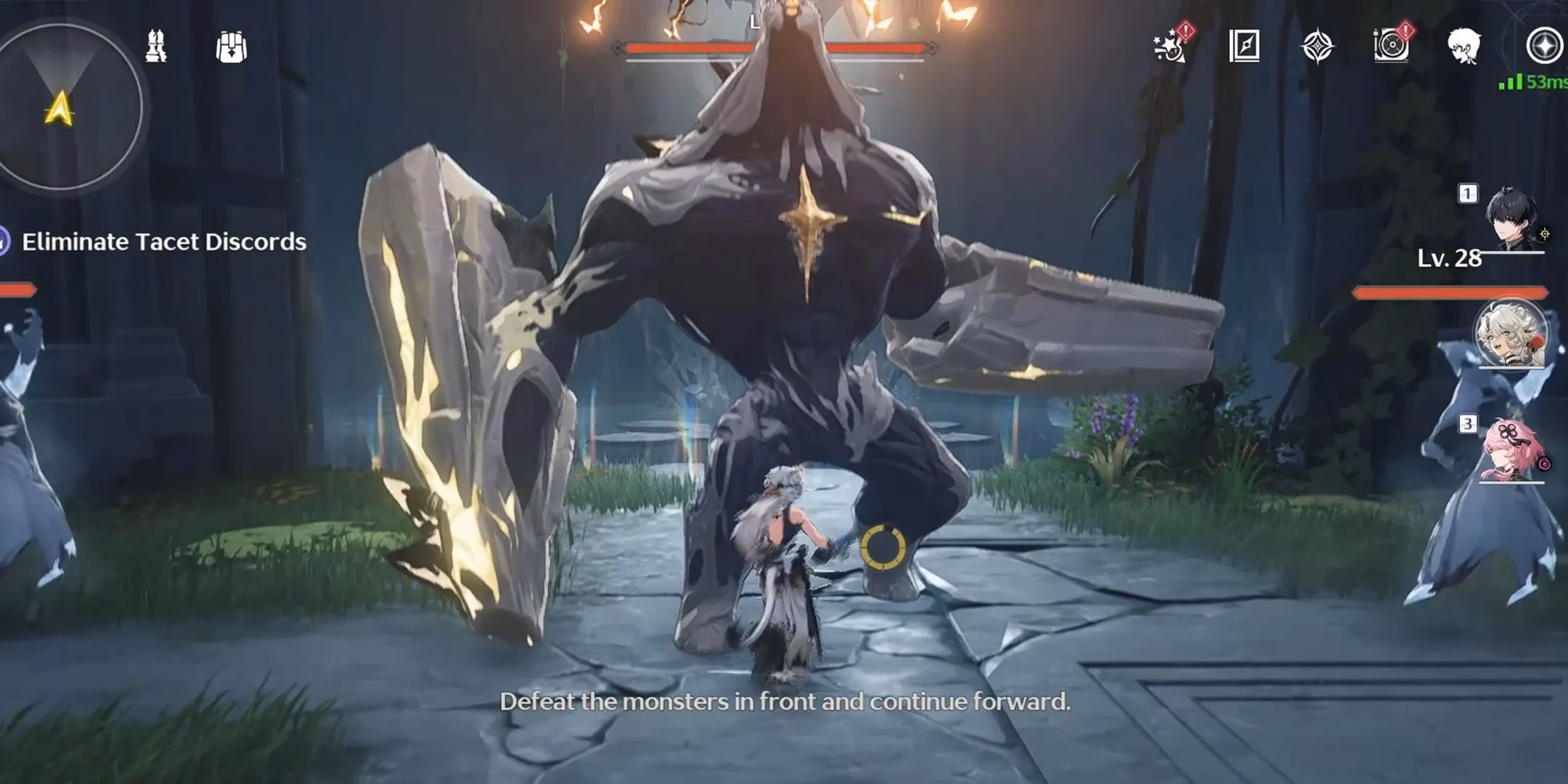Select the white-haired character portrait
1568x784 pixels.
(x=1511, y=334)
